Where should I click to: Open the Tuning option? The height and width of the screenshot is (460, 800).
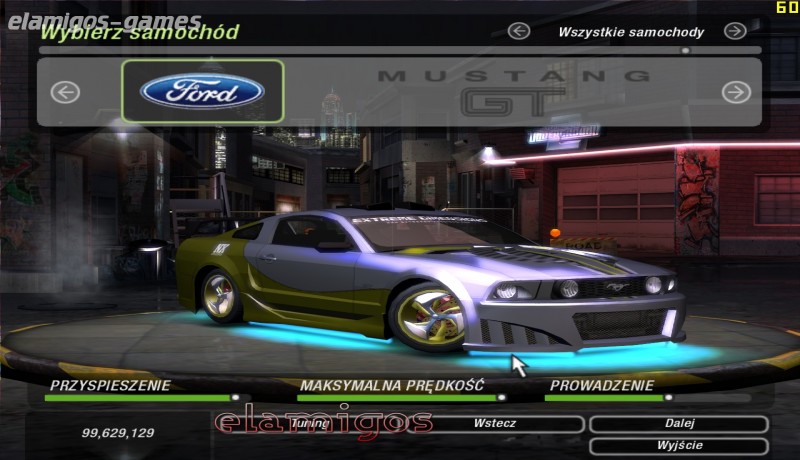pyautogui.click(x=312, y=424)
